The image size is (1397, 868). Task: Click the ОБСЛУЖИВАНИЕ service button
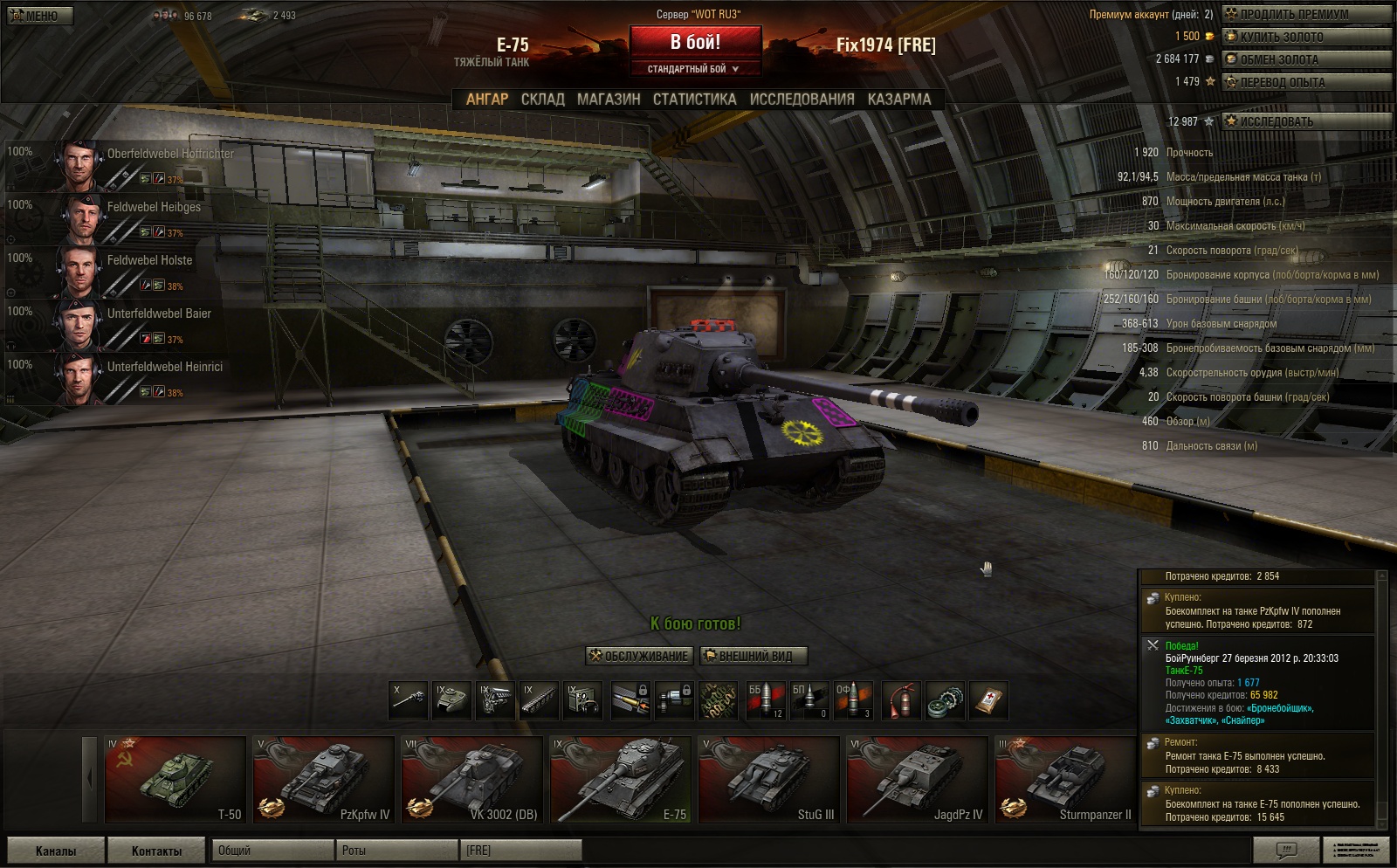pyautogui.click(x=639, y=656)
